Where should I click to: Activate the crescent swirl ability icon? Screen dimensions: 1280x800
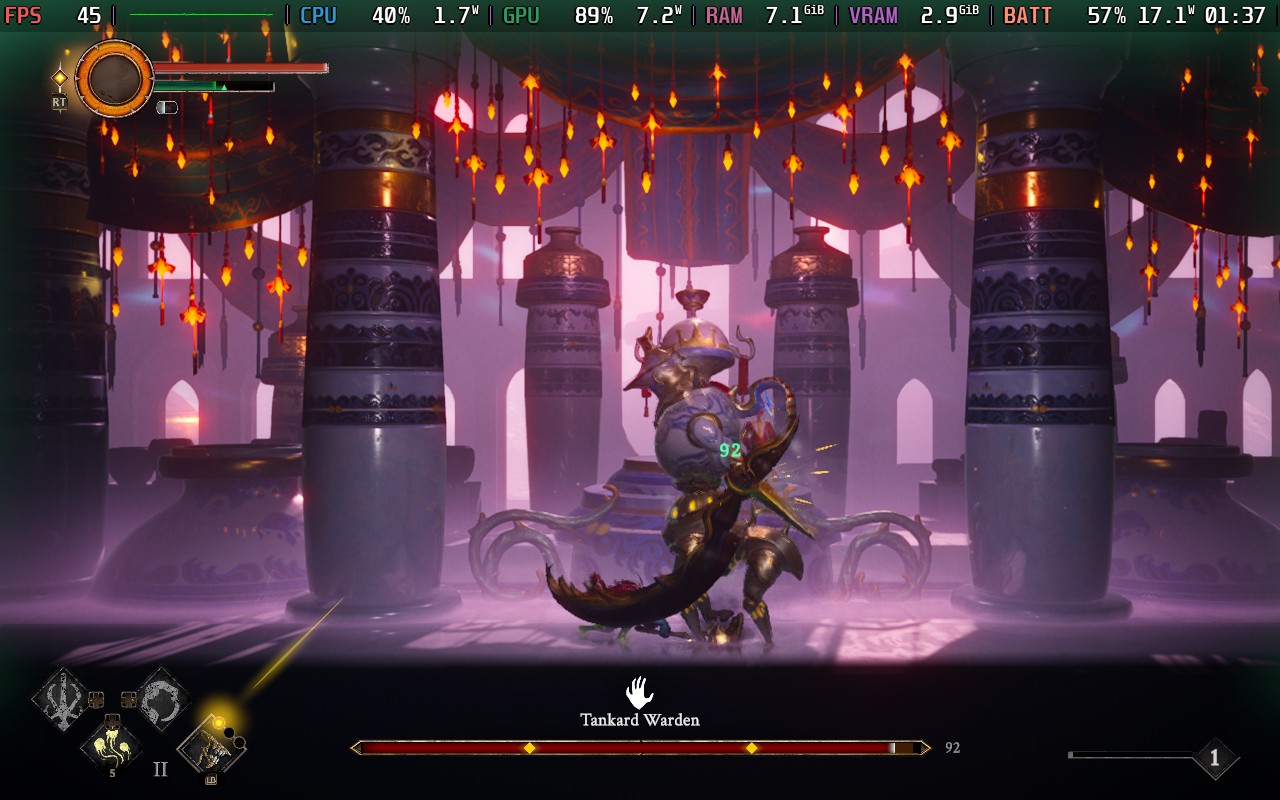pyautogui.click(x=161, y=698)
